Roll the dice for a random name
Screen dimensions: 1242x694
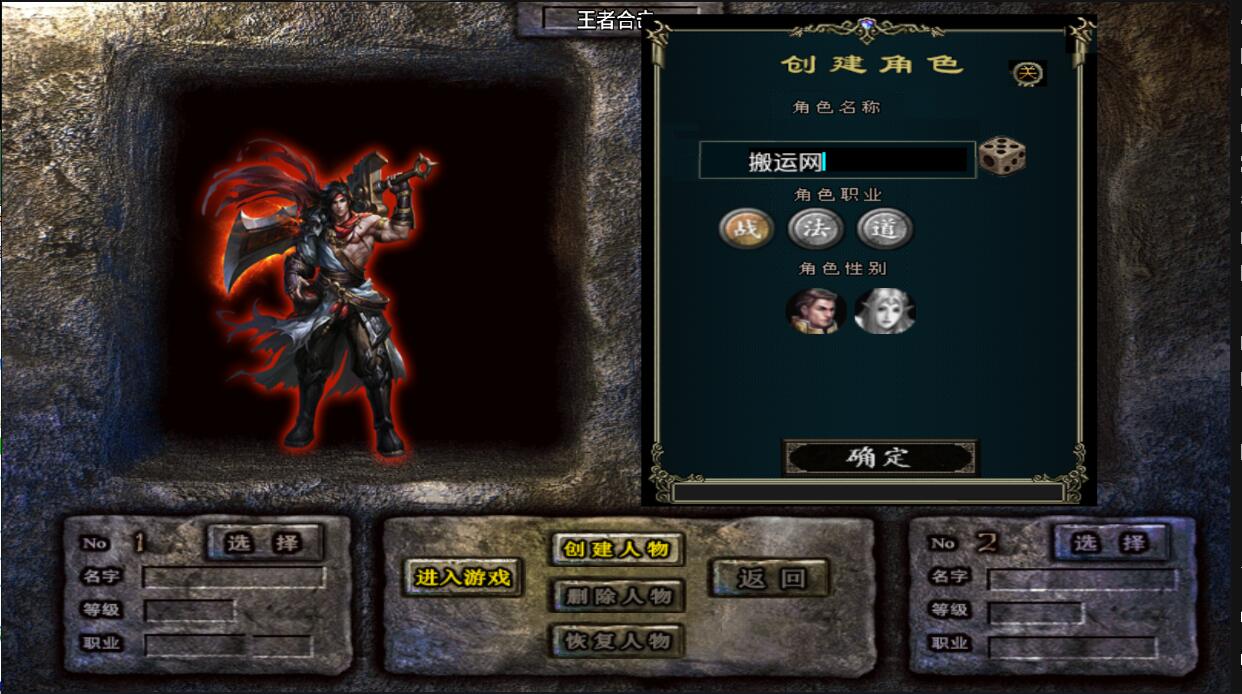tap(1001, 157)
